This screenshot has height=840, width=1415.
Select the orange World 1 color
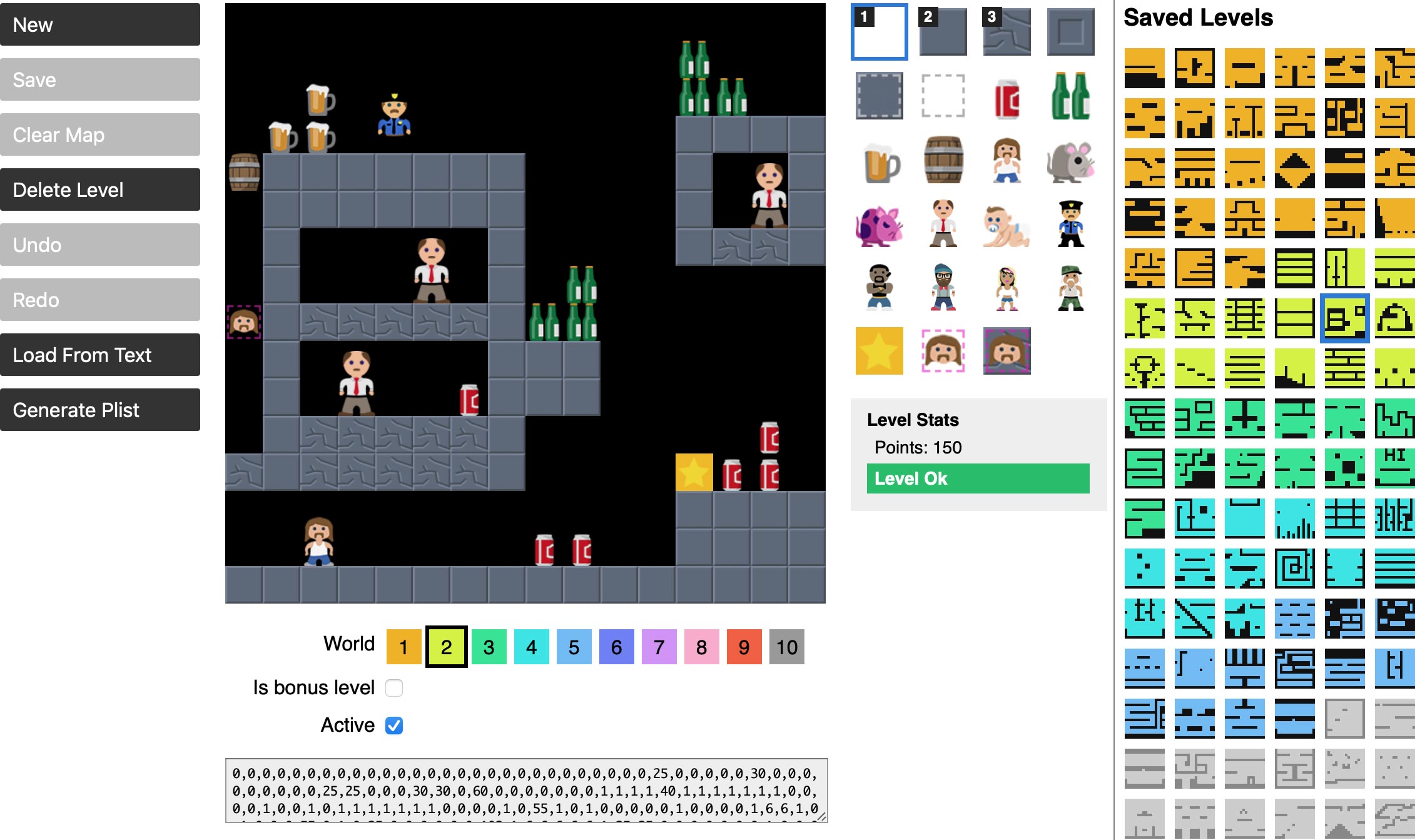point(403,647)
